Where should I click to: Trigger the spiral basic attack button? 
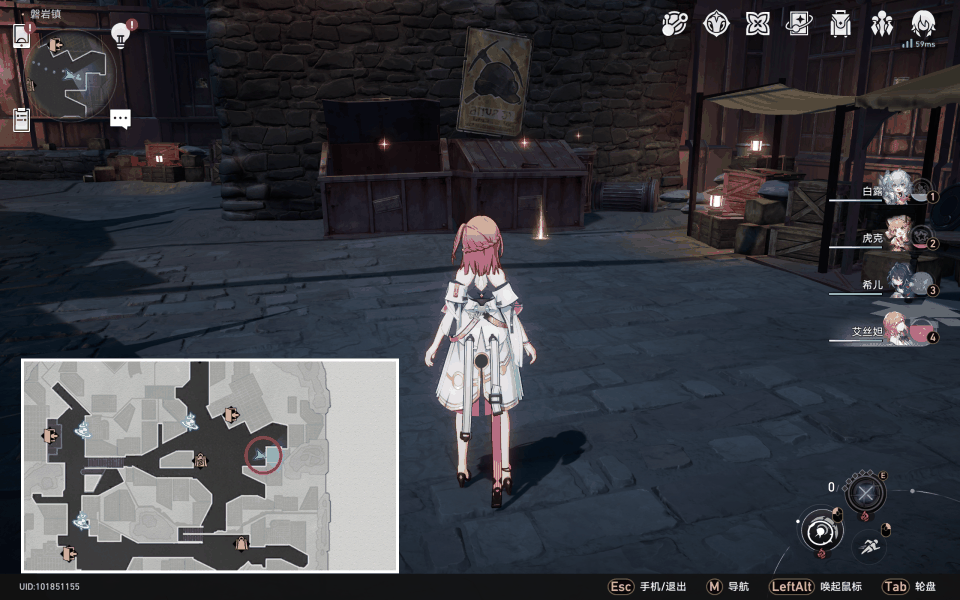coord(821,529)
